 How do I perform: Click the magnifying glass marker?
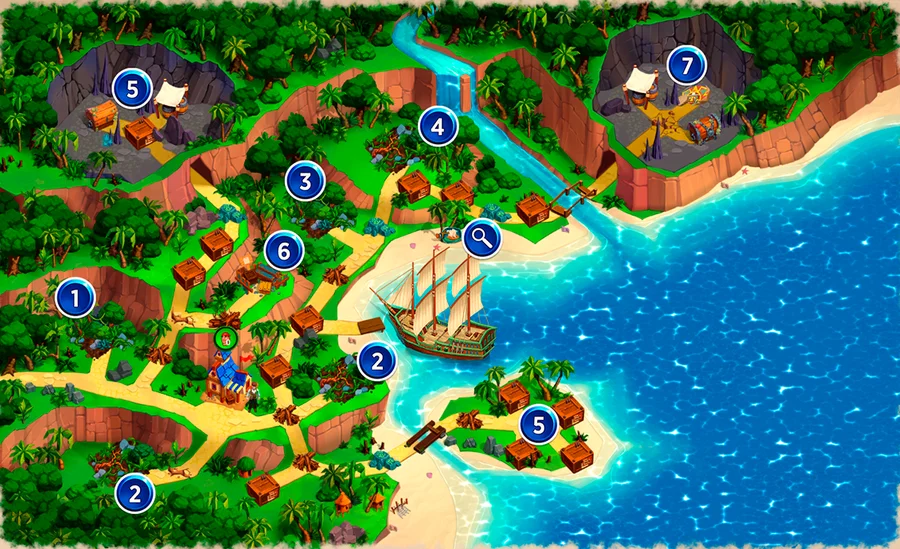coord(481,238)
